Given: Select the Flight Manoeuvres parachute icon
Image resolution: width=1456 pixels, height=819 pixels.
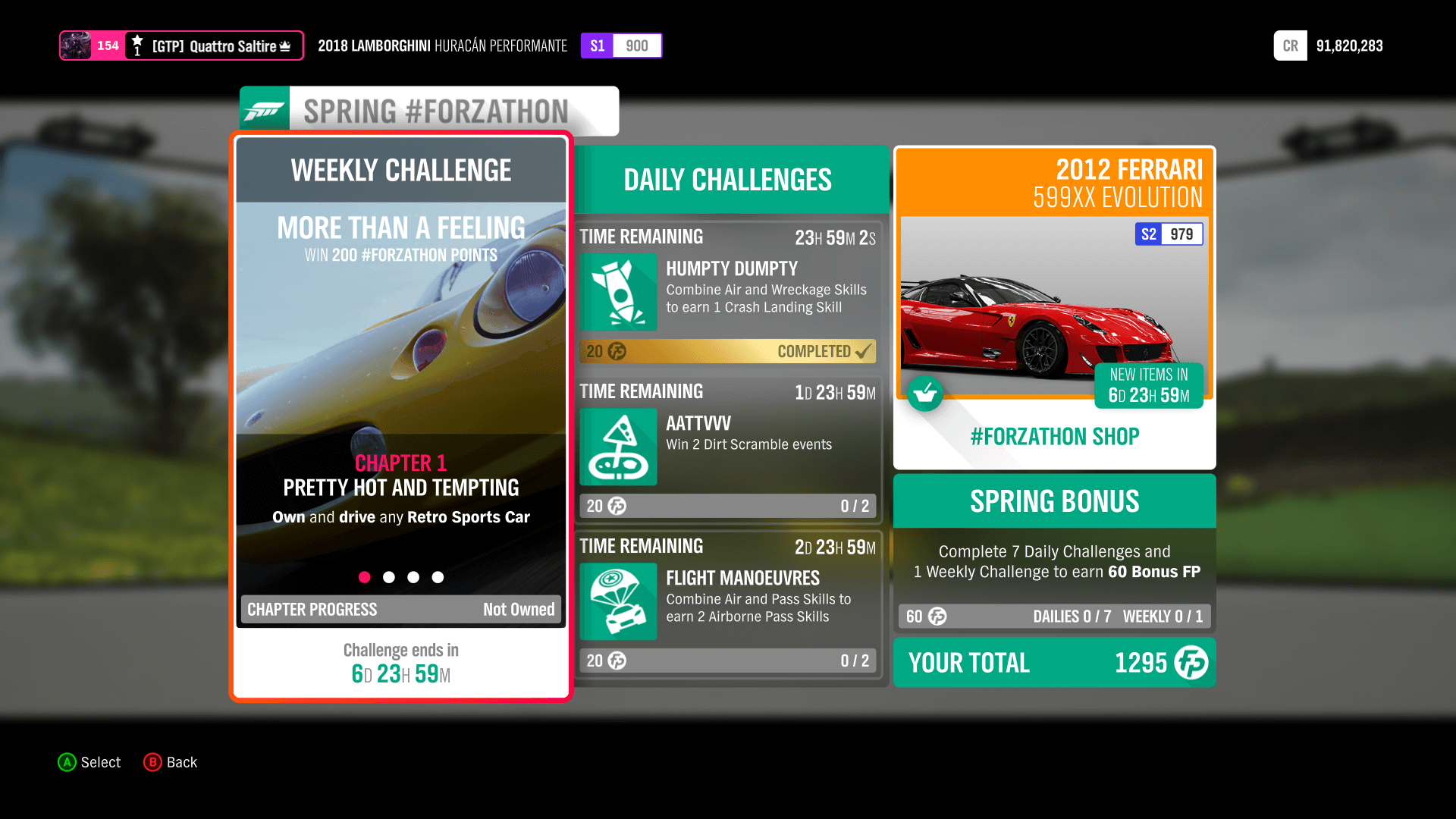Looking at the screenshot, I should pyautogui.click(x=618, y=601).
